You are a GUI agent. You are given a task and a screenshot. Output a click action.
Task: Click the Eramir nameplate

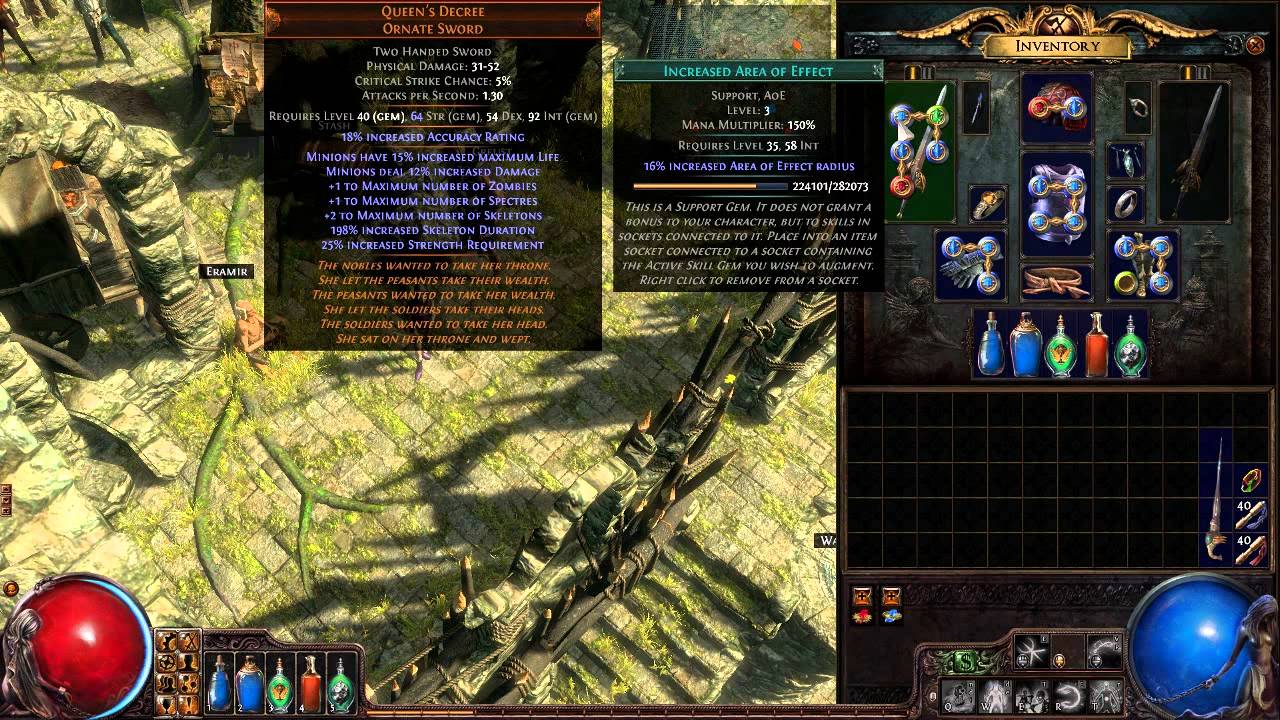click(228, 270)
